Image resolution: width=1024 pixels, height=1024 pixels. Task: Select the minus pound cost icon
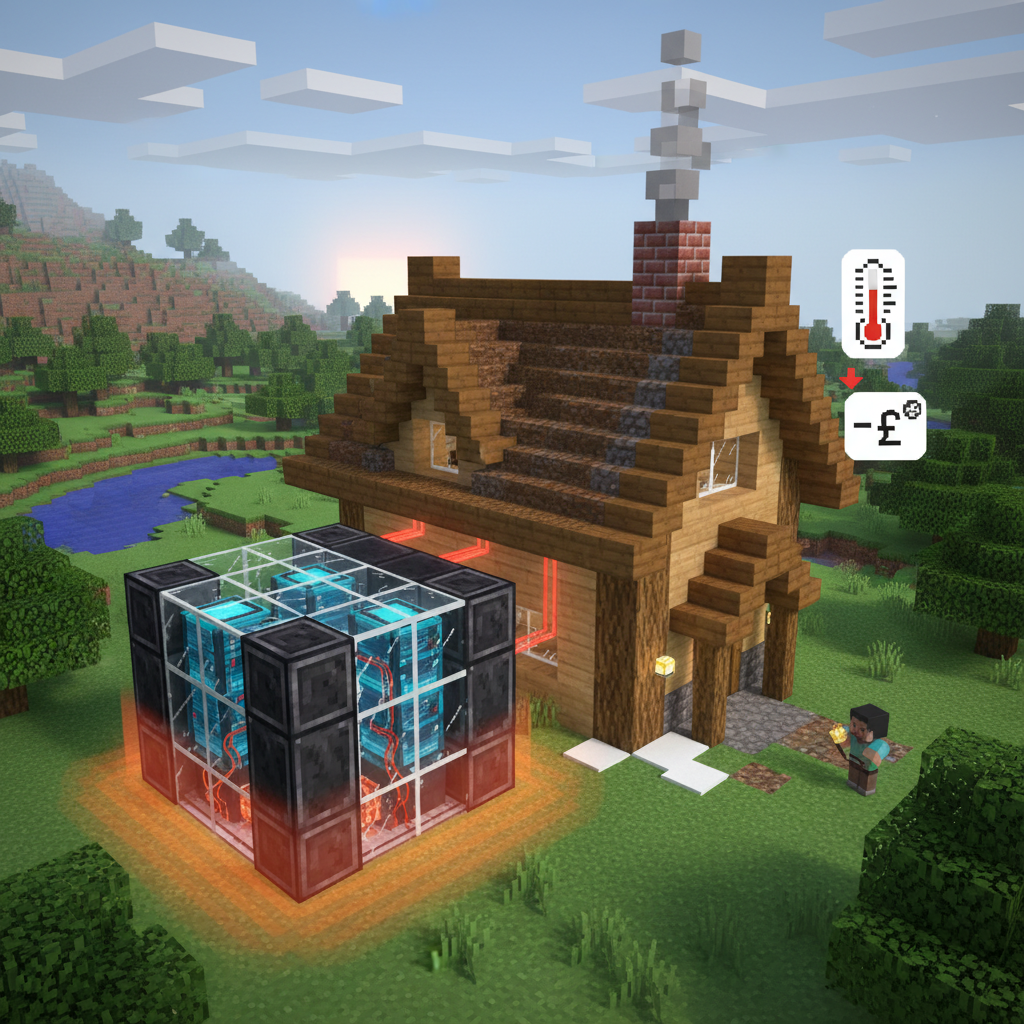pos(884,425)
